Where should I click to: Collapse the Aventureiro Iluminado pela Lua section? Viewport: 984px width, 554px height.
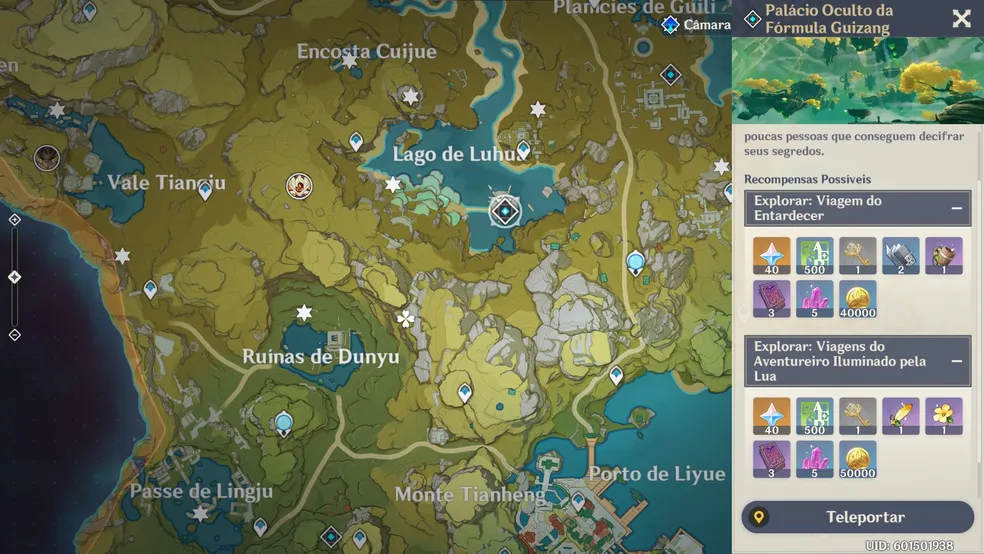956,361
